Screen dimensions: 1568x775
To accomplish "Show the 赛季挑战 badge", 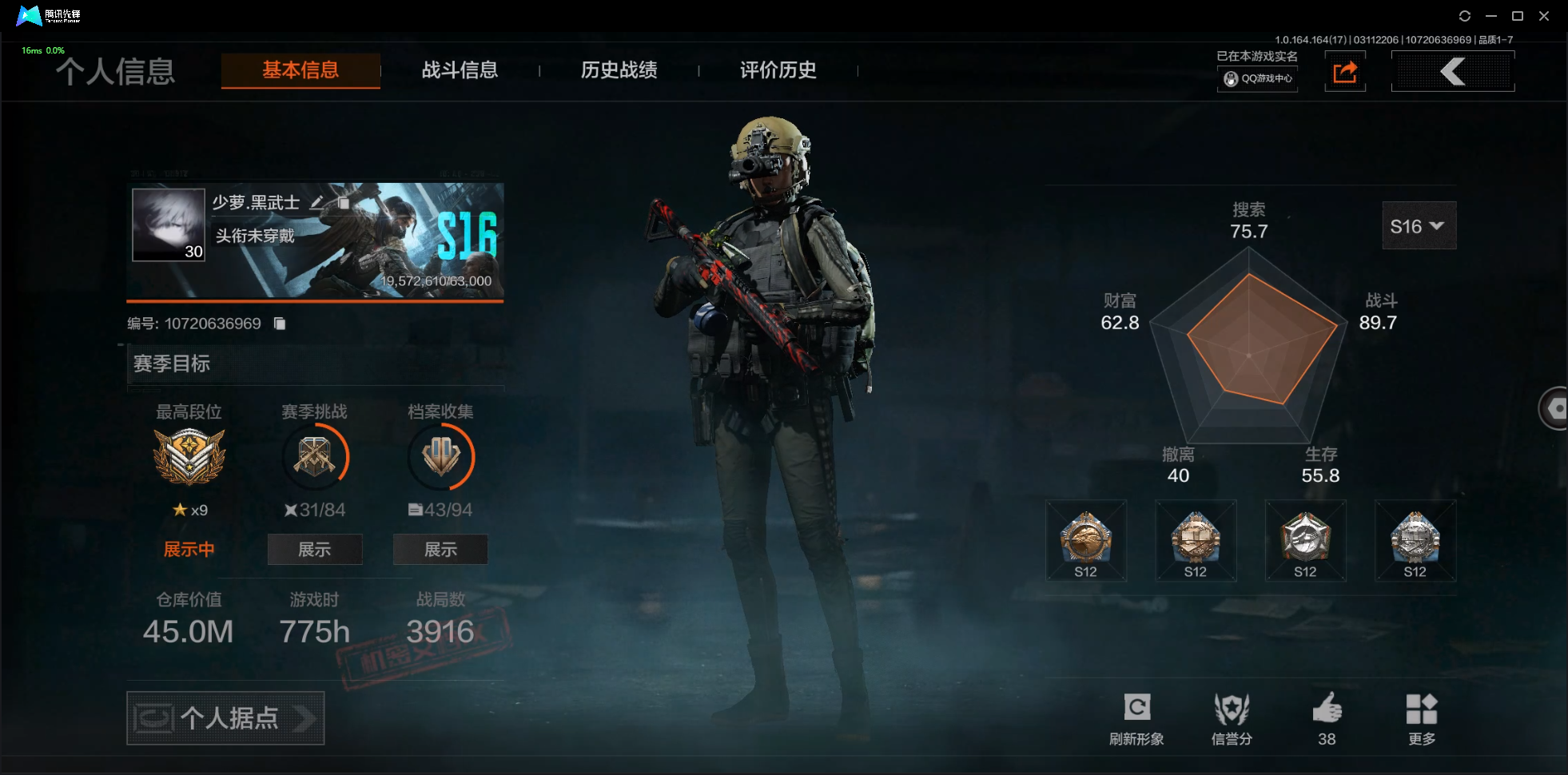I will (314, 549).
